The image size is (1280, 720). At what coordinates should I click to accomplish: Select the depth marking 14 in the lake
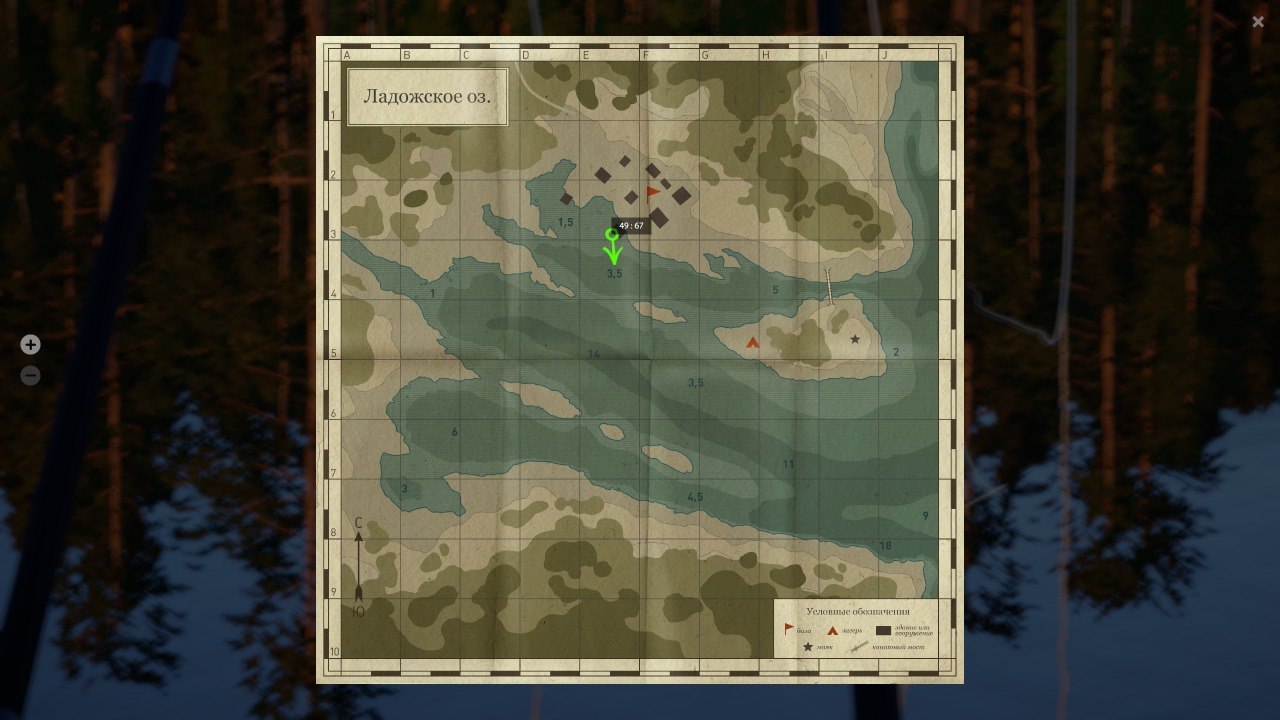(x=594, y=353)
